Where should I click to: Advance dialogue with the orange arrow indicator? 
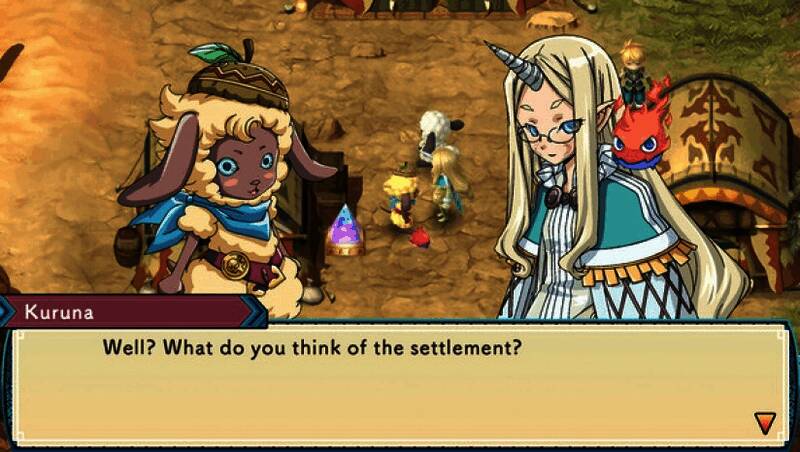[765, 422]
